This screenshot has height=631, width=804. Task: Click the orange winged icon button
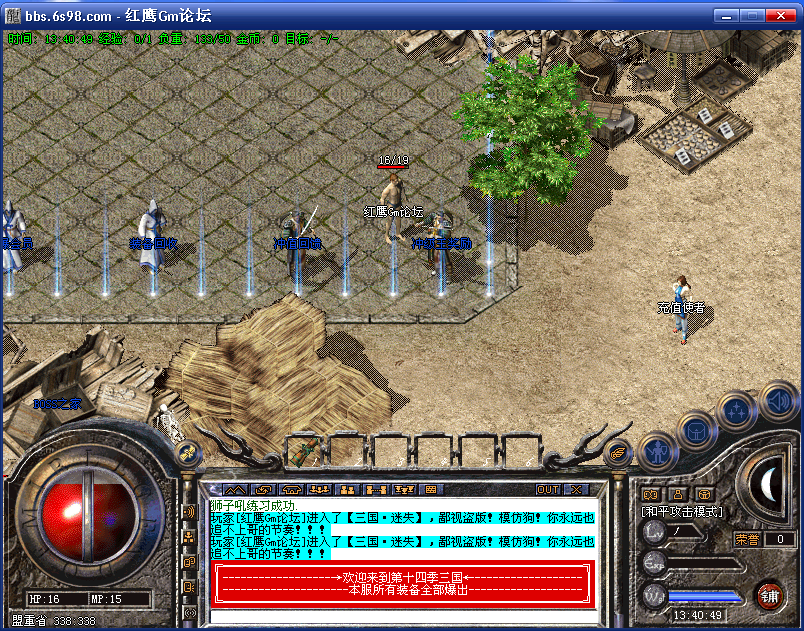pyautogui.click(x=619, y=453)
